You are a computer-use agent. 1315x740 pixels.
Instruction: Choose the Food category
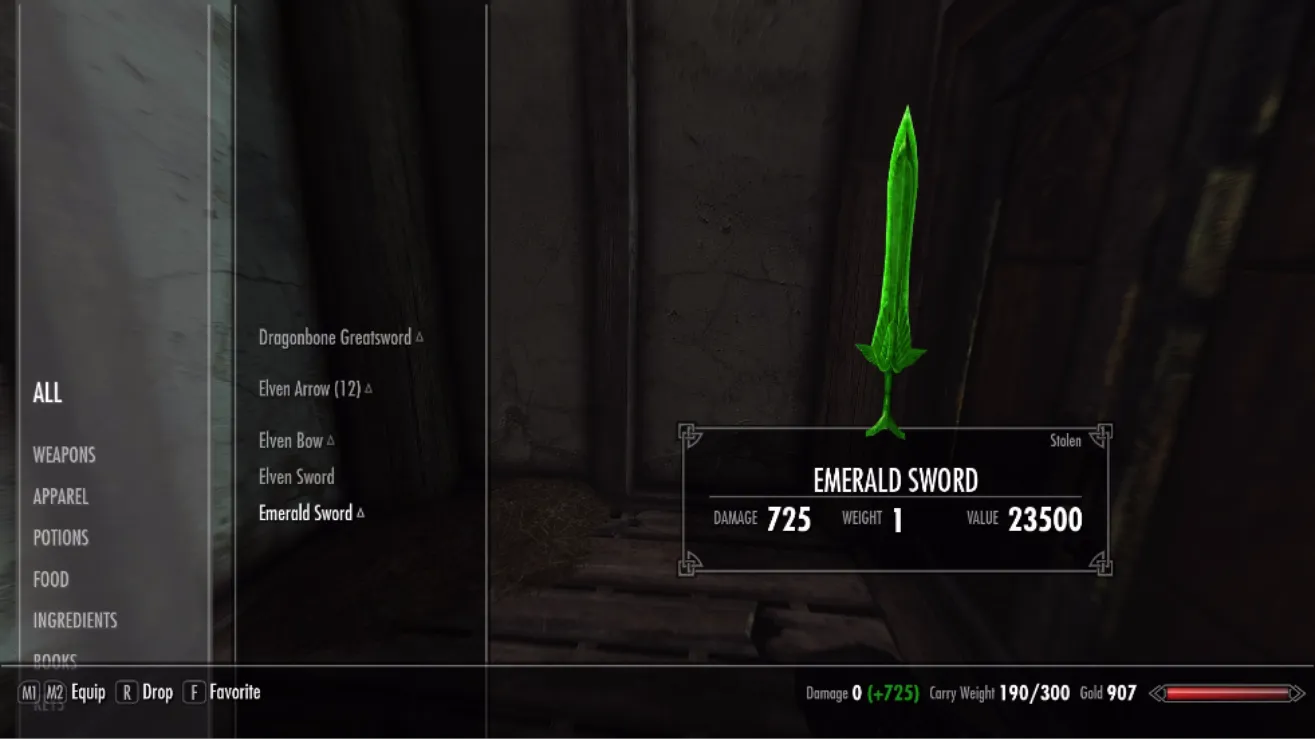point(50,580)
